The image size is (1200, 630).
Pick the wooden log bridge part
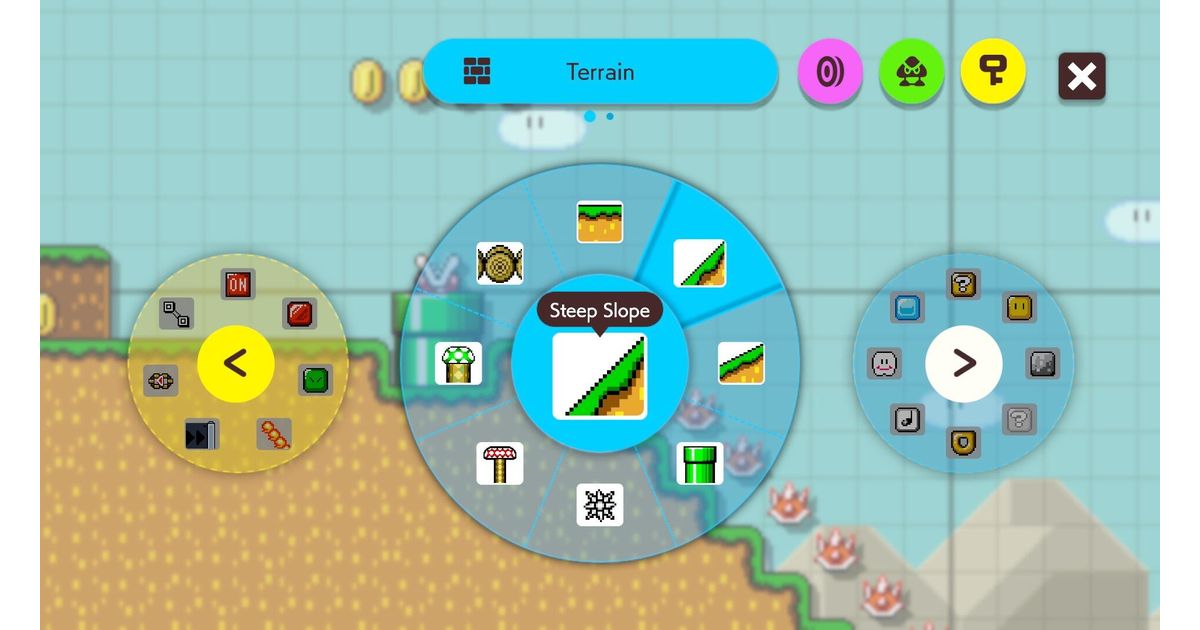point(500,263)
